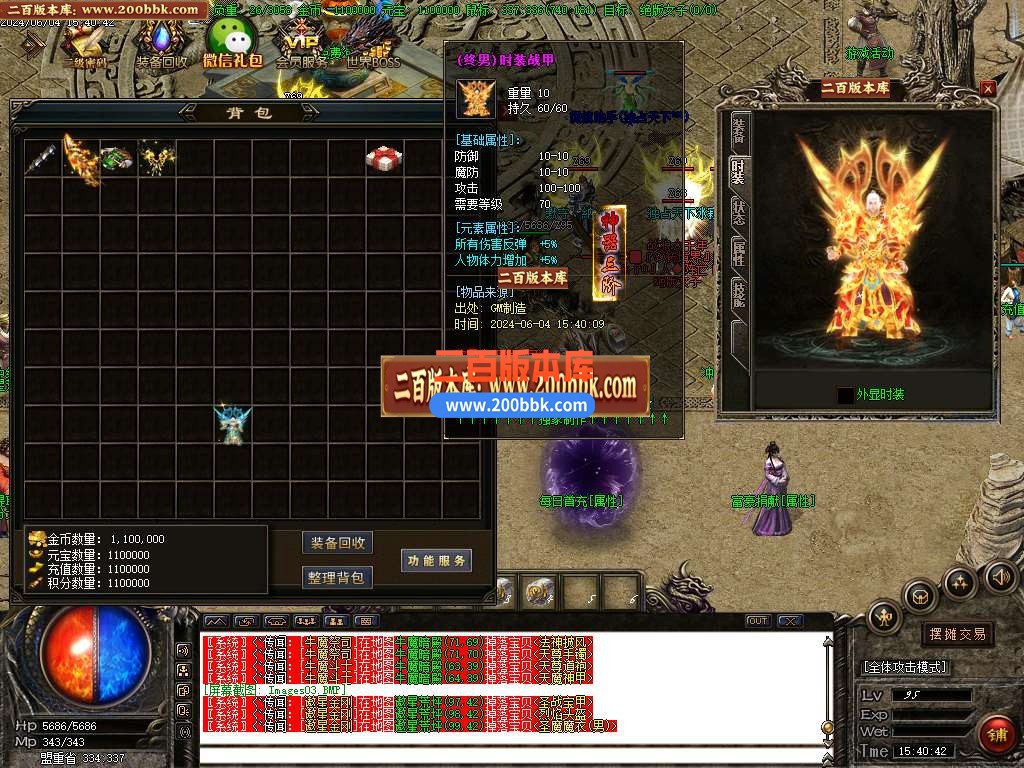This screenshot has width=1024, height=768.
Task: Open 会员服务 VIP services
Action: click(301, 43)
